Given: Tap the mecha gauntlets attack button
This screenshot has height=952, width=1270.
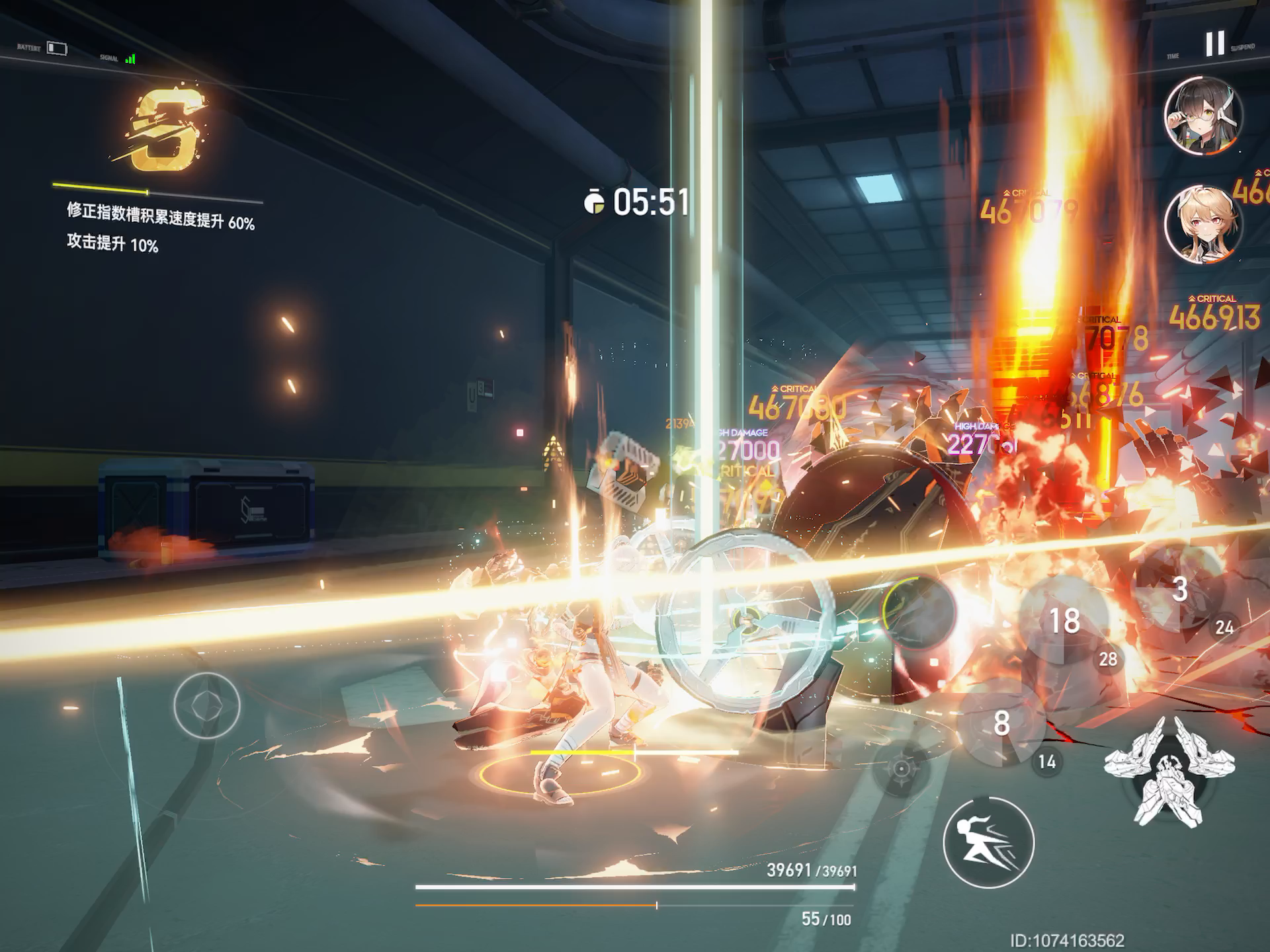Looking at the screenshot, I should (1169, 770).
